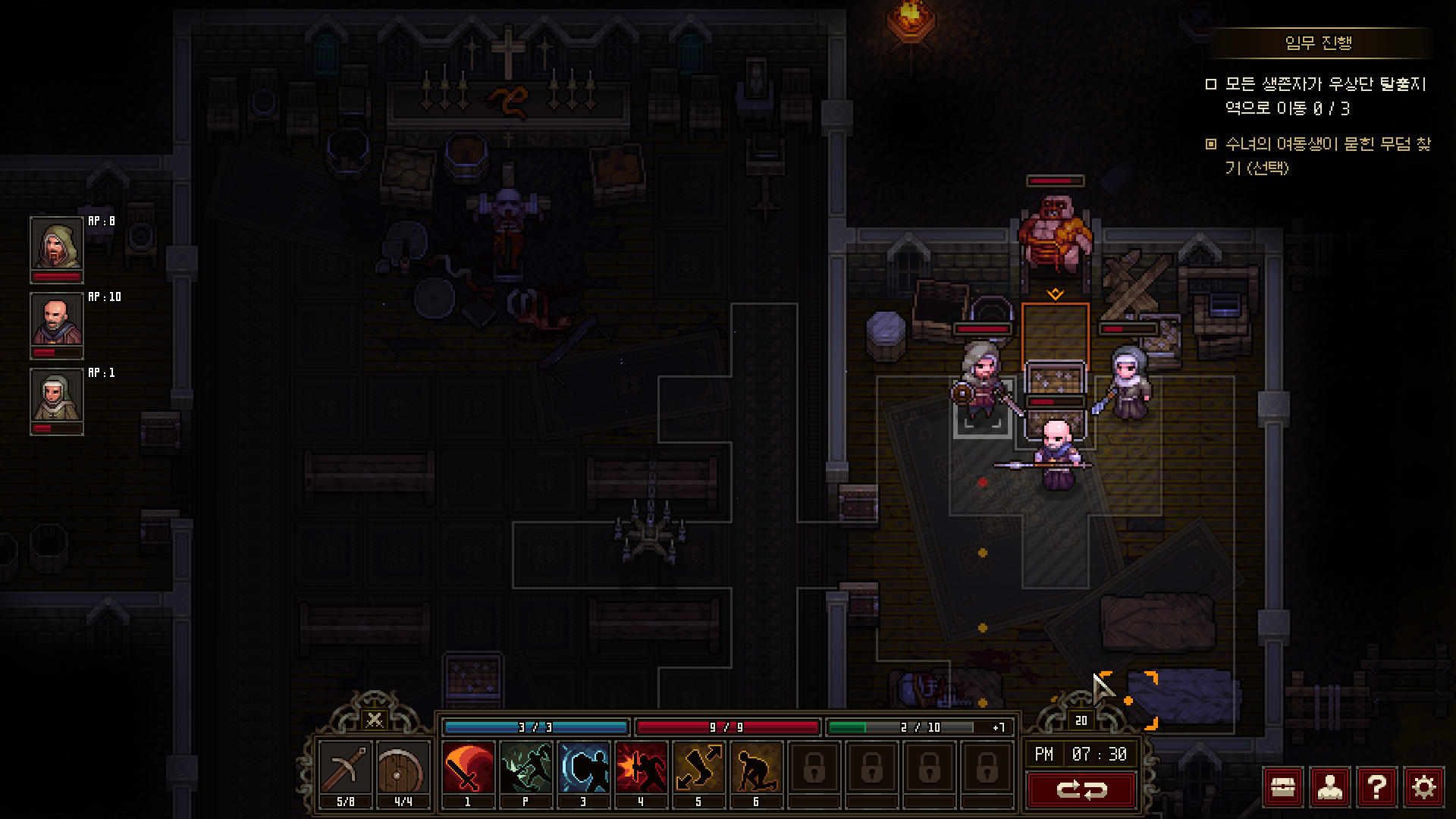Viewport: 1456px width, 819px height.
Task: Toggle the crossed swords weapon swap button
Action: tap(374, 719)
